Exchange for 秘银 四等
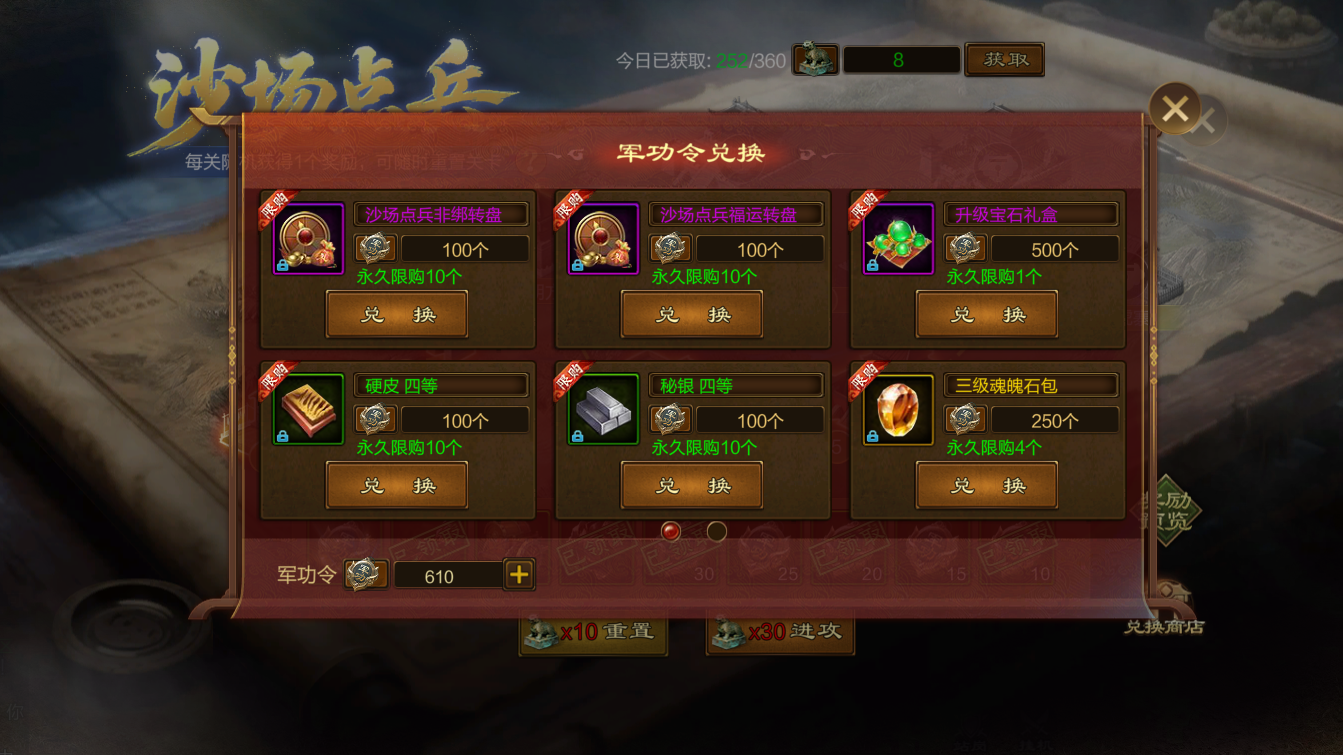This screenshot has height=755, width=1343. (692, 486)
